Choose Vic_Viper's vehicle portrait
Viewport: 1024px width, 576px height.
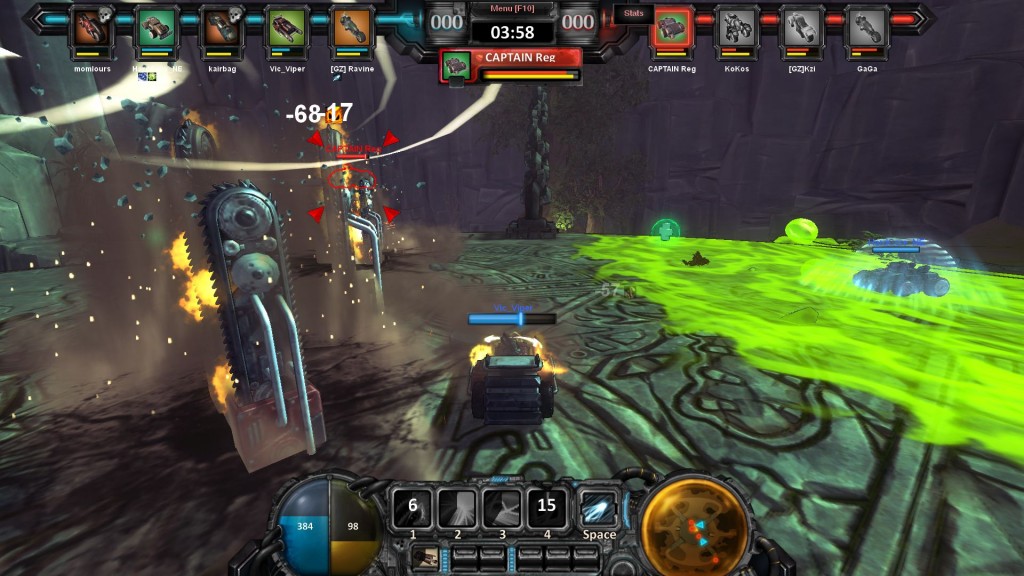[287, 29]
